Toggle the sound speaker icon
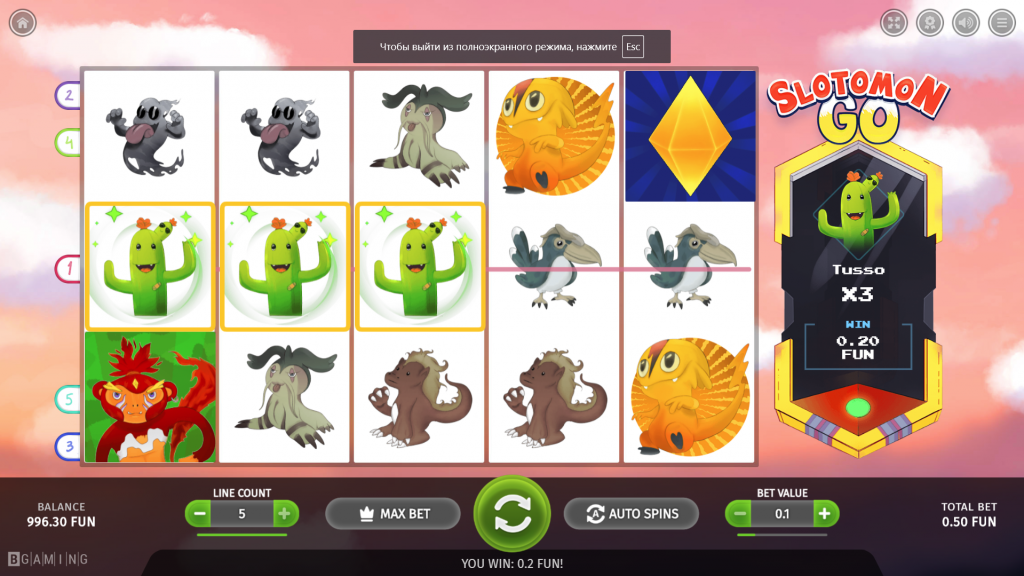 (965, 22)
